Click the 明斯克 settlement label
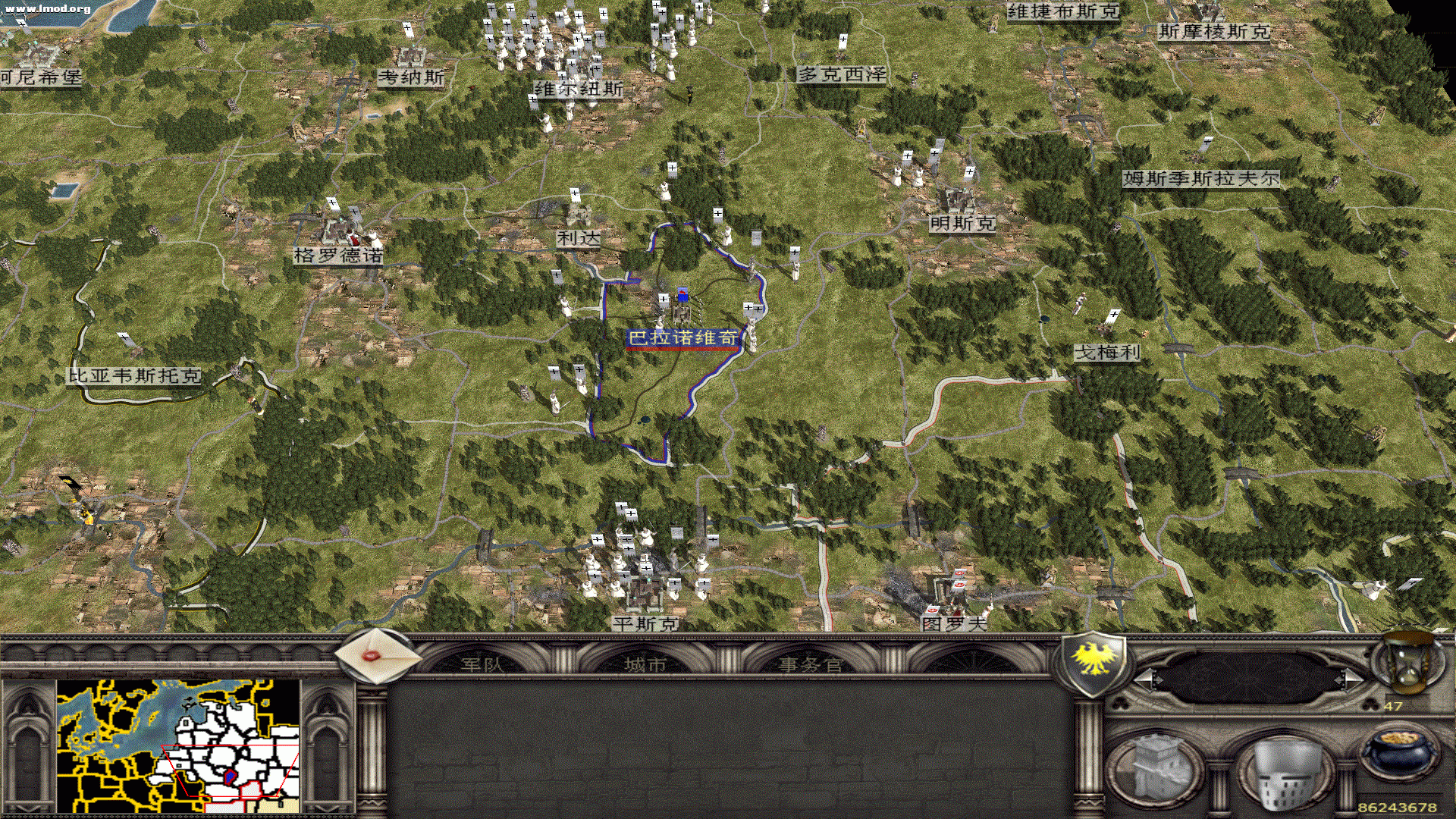This screenshot has height=819, width=1456. pos(962,224)
